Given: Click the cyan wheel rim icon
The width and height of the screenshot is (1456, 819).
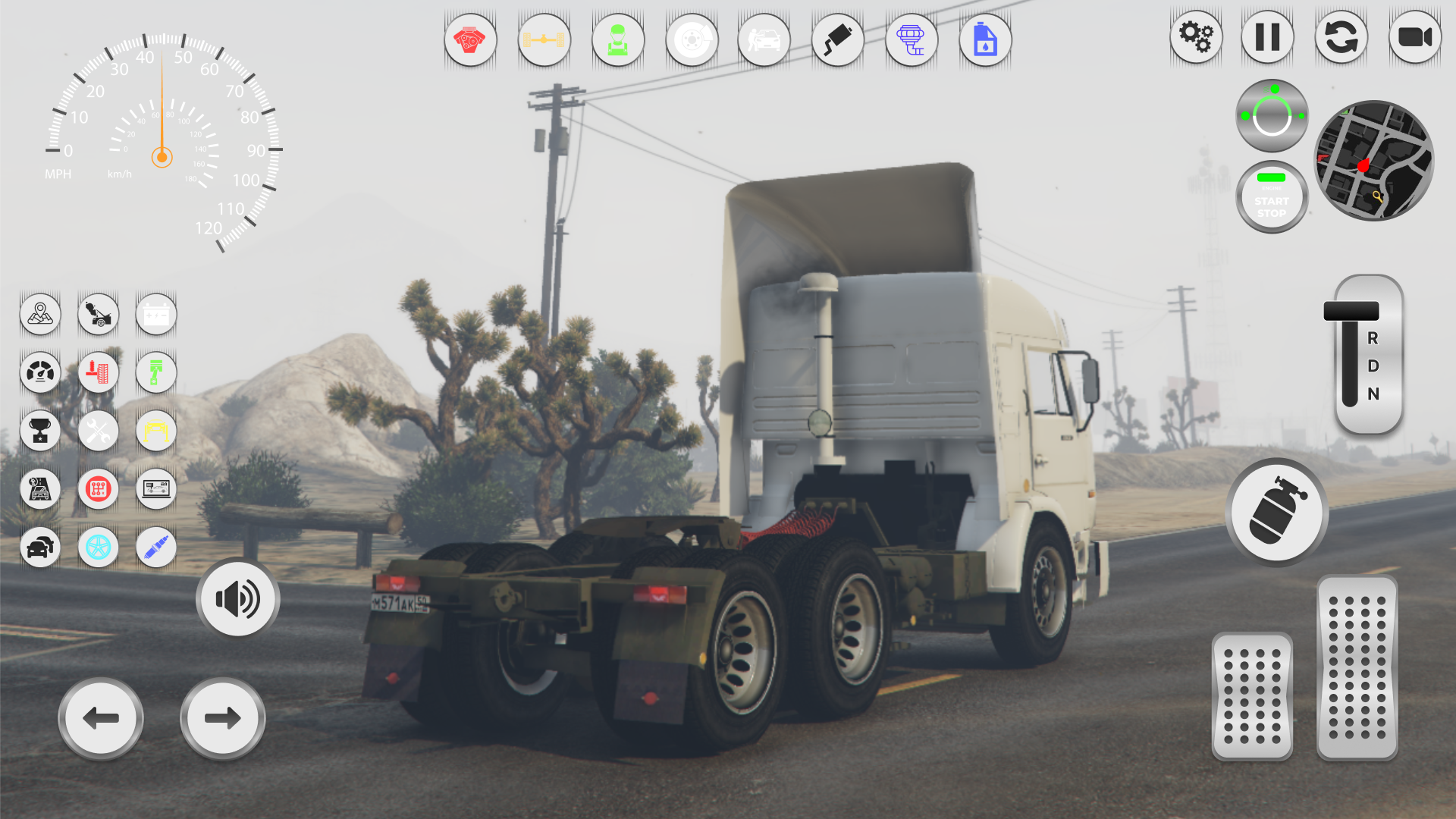Looking at the screenshot, I should 98,548.
